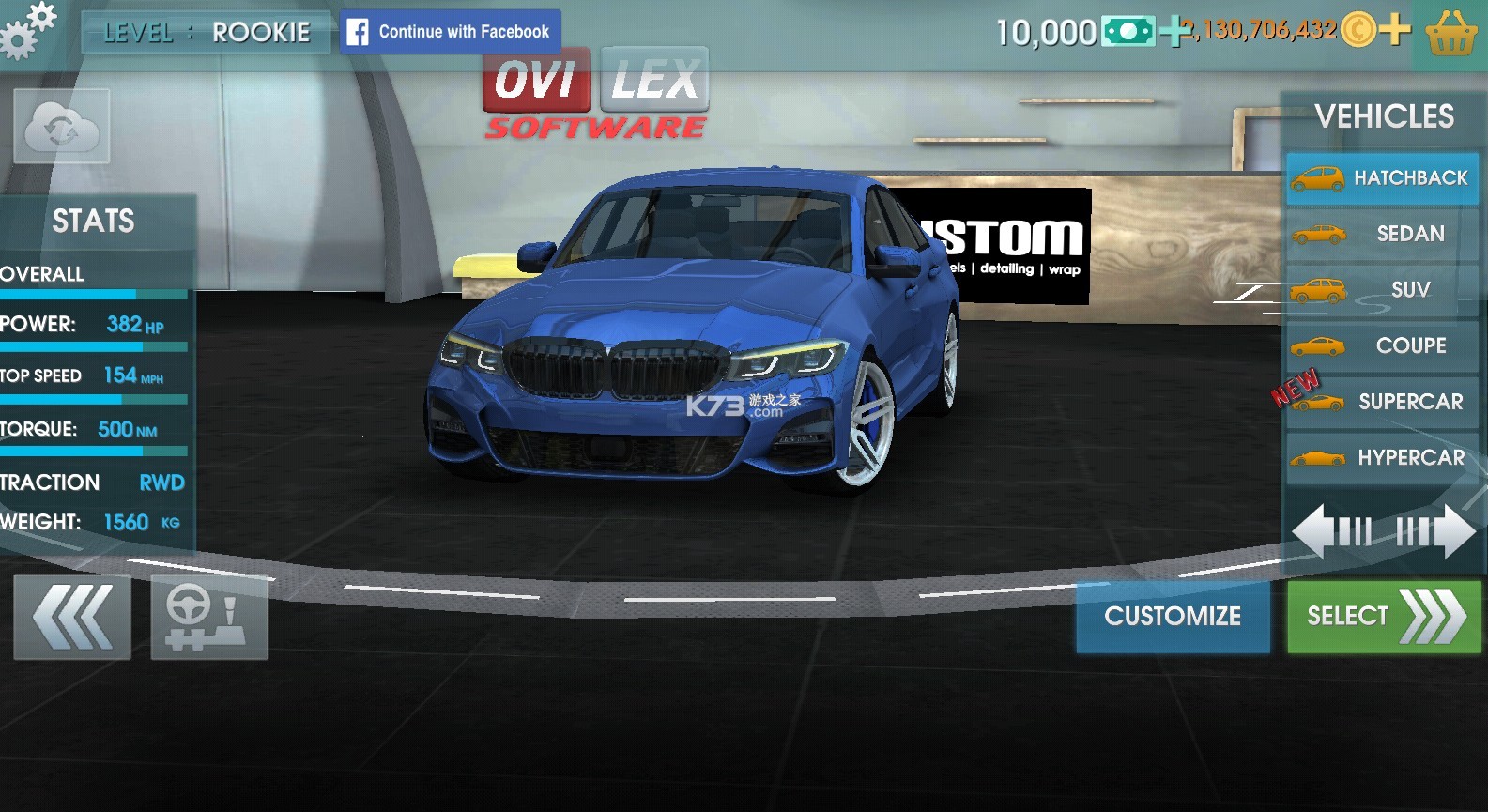
Task: Choose the SUV vehicle category
Action: coord(1382,290)
